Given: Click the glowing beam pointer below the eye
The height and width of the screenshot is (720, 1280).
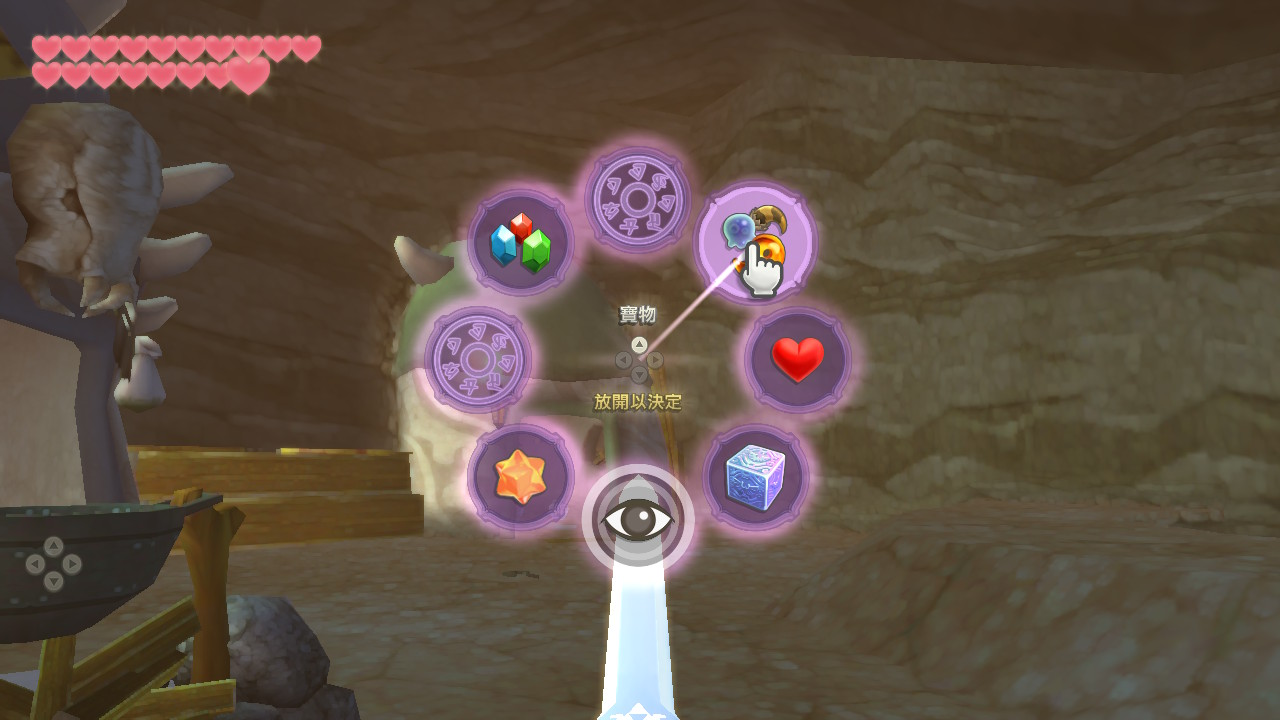Looking at the screenshot, I should (x=637, y=630).
